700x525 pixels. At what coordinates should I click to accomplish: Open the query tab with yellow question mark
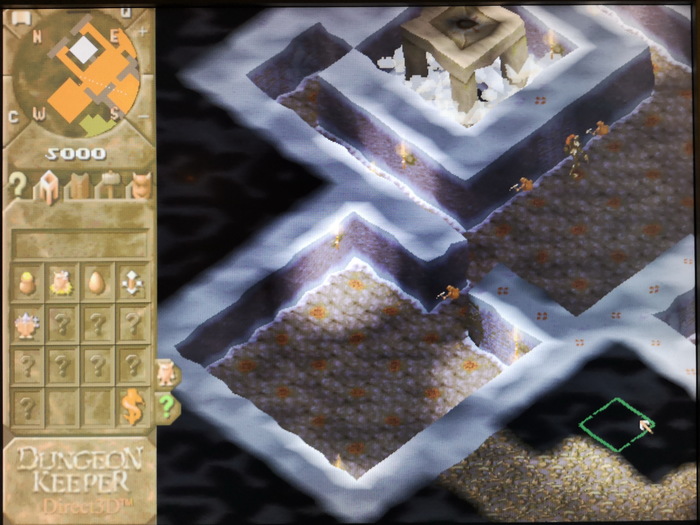point(17,185)
